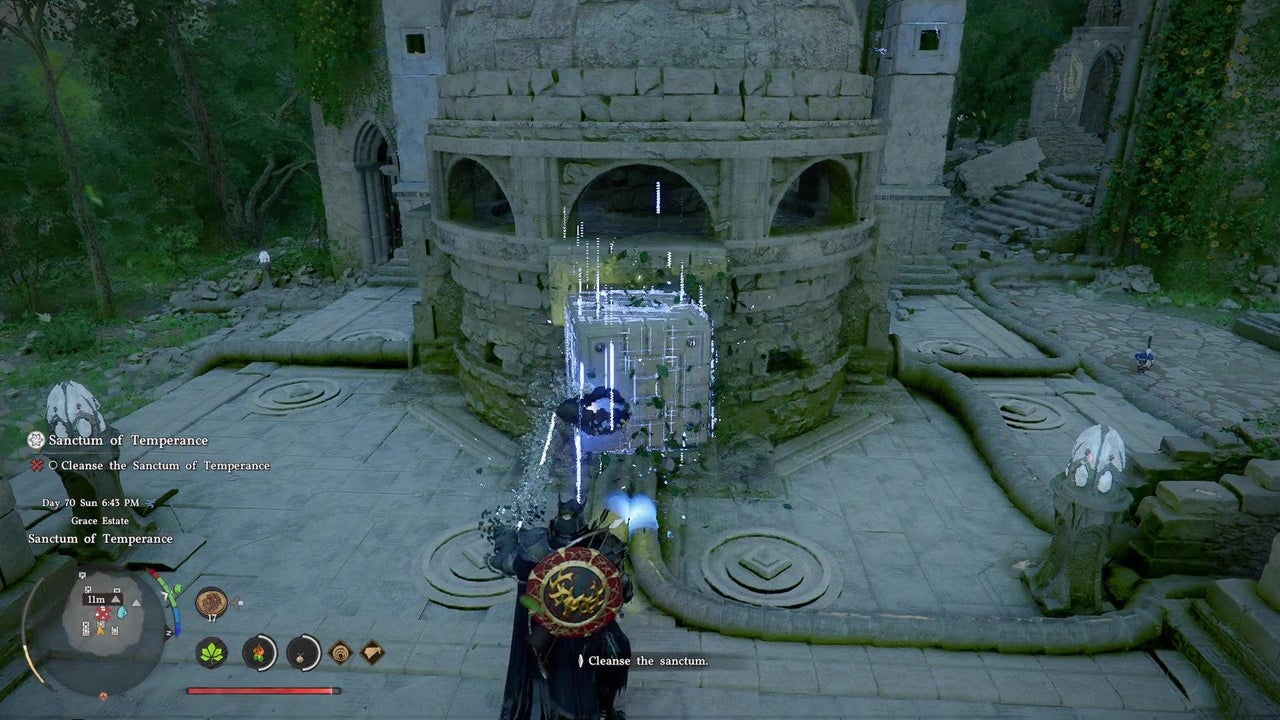This screenshot has height=720, width=1280.
Task: Select the Sanctum of Temperance quest tracker
Action: pyautogui.click(x=128, y=440)
